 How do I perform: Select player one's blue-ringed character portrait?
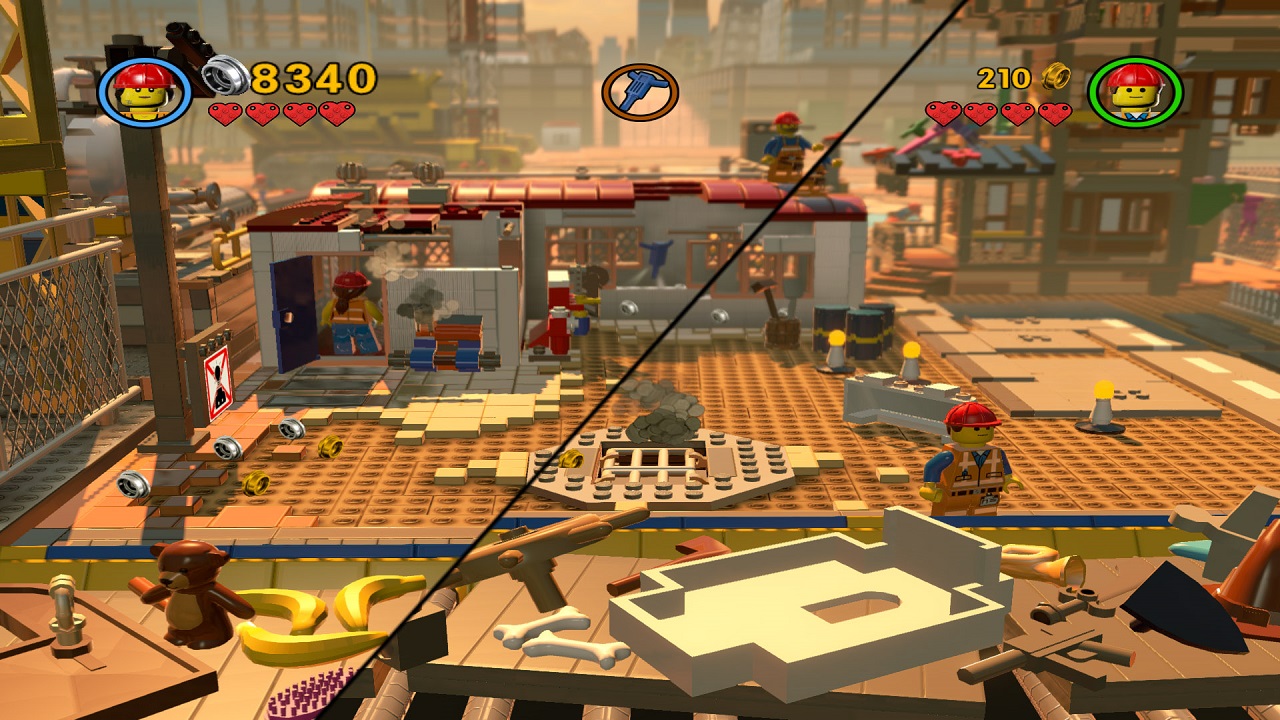145,89
